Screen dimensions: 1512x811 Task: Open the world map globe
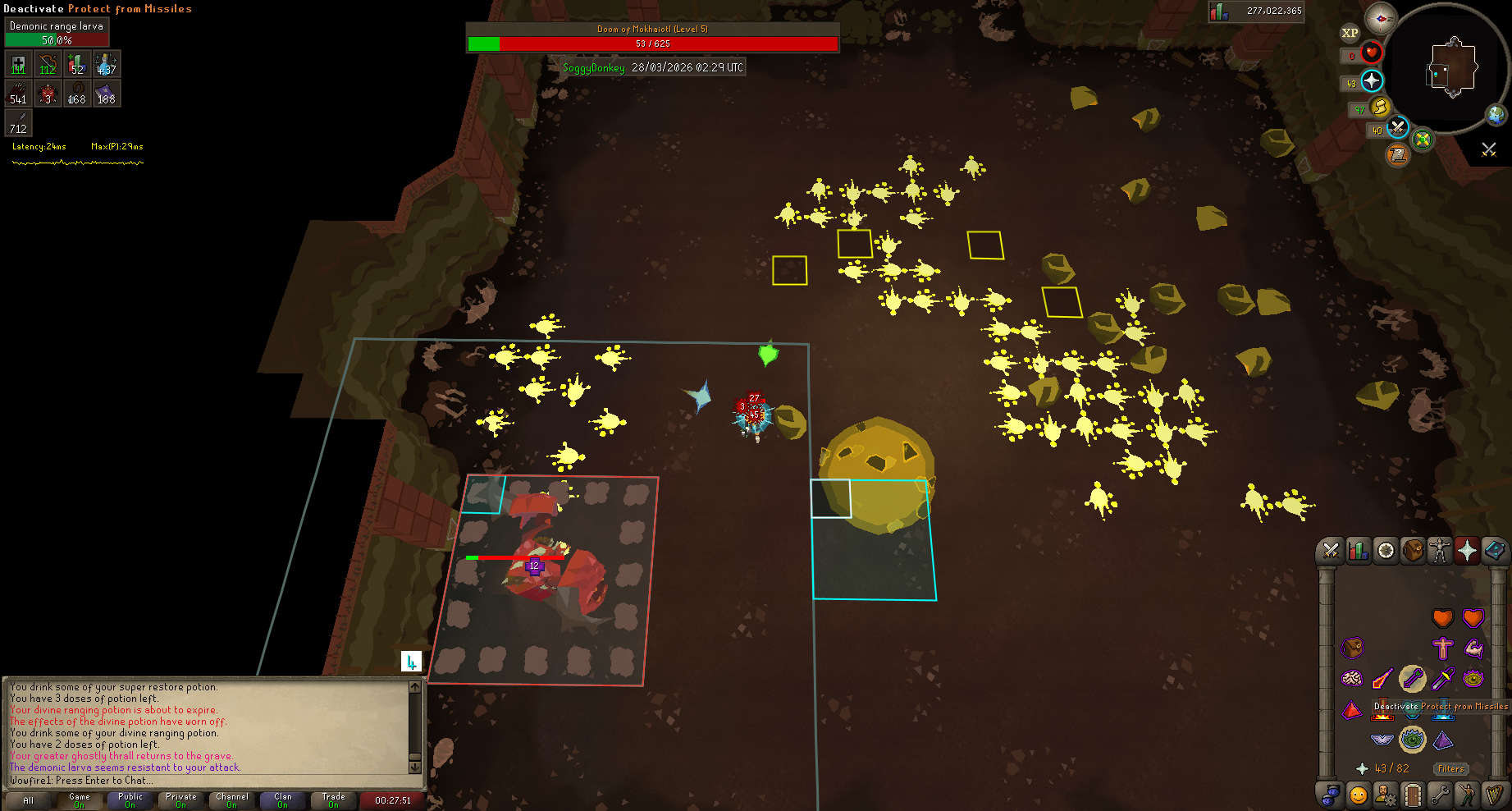1496,114
